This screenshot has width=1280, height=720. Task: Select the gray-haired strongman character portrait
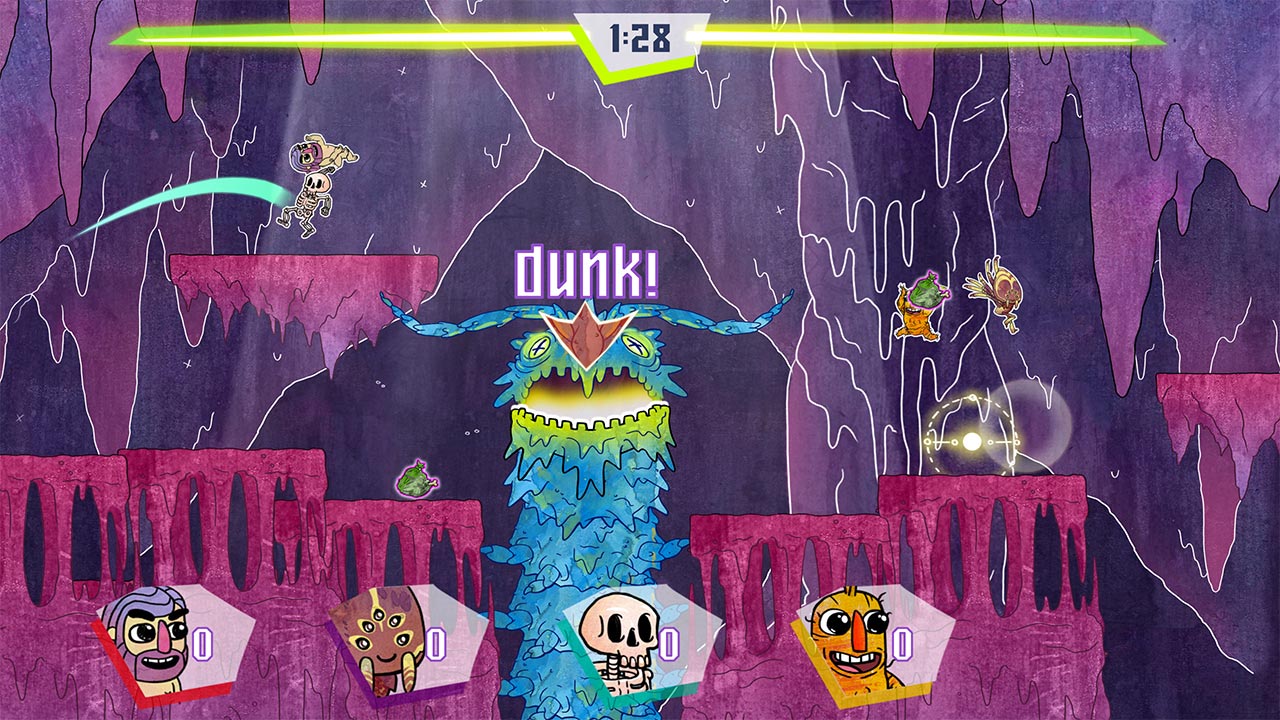click(x=150, y=640)
